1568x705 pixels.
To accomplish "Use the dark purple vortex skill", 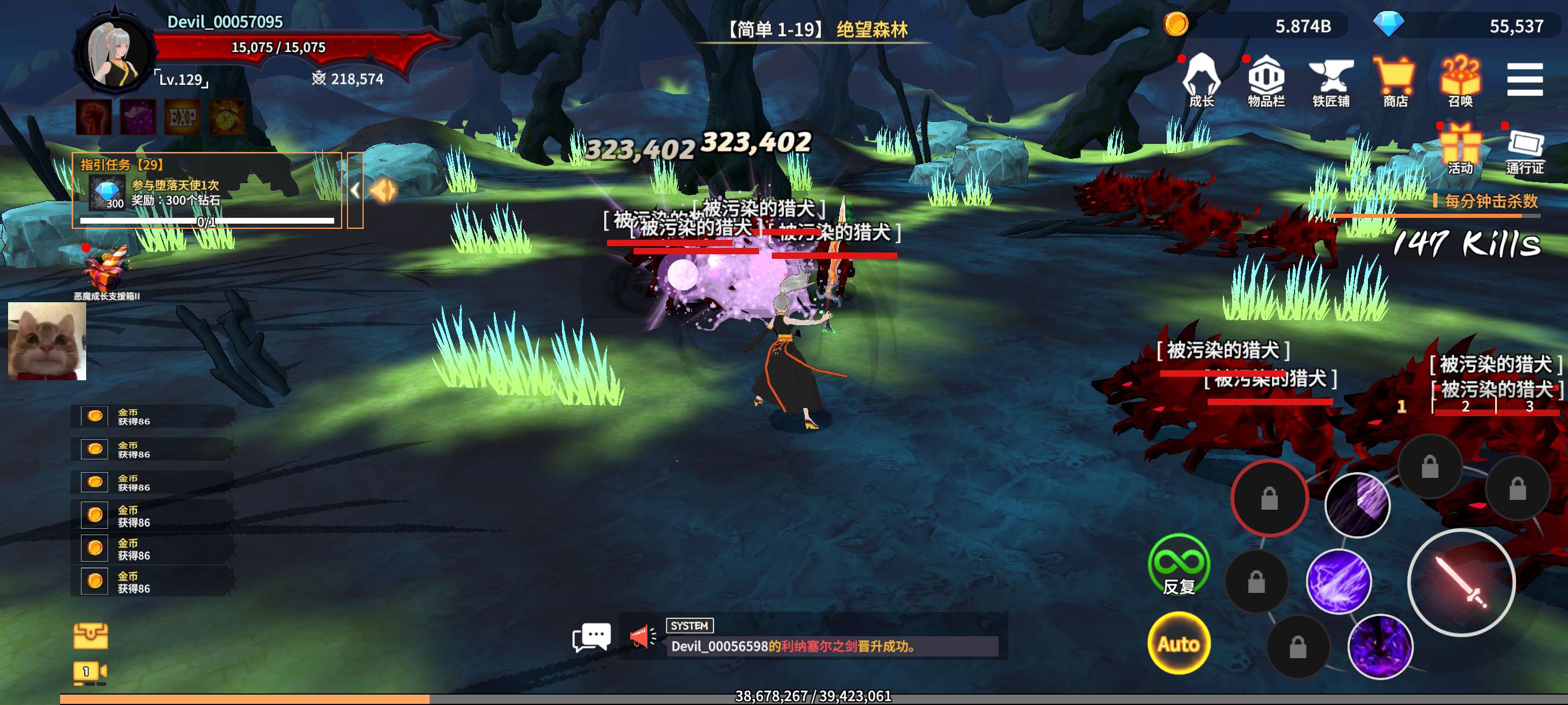I will click(x=1380, y=646).
